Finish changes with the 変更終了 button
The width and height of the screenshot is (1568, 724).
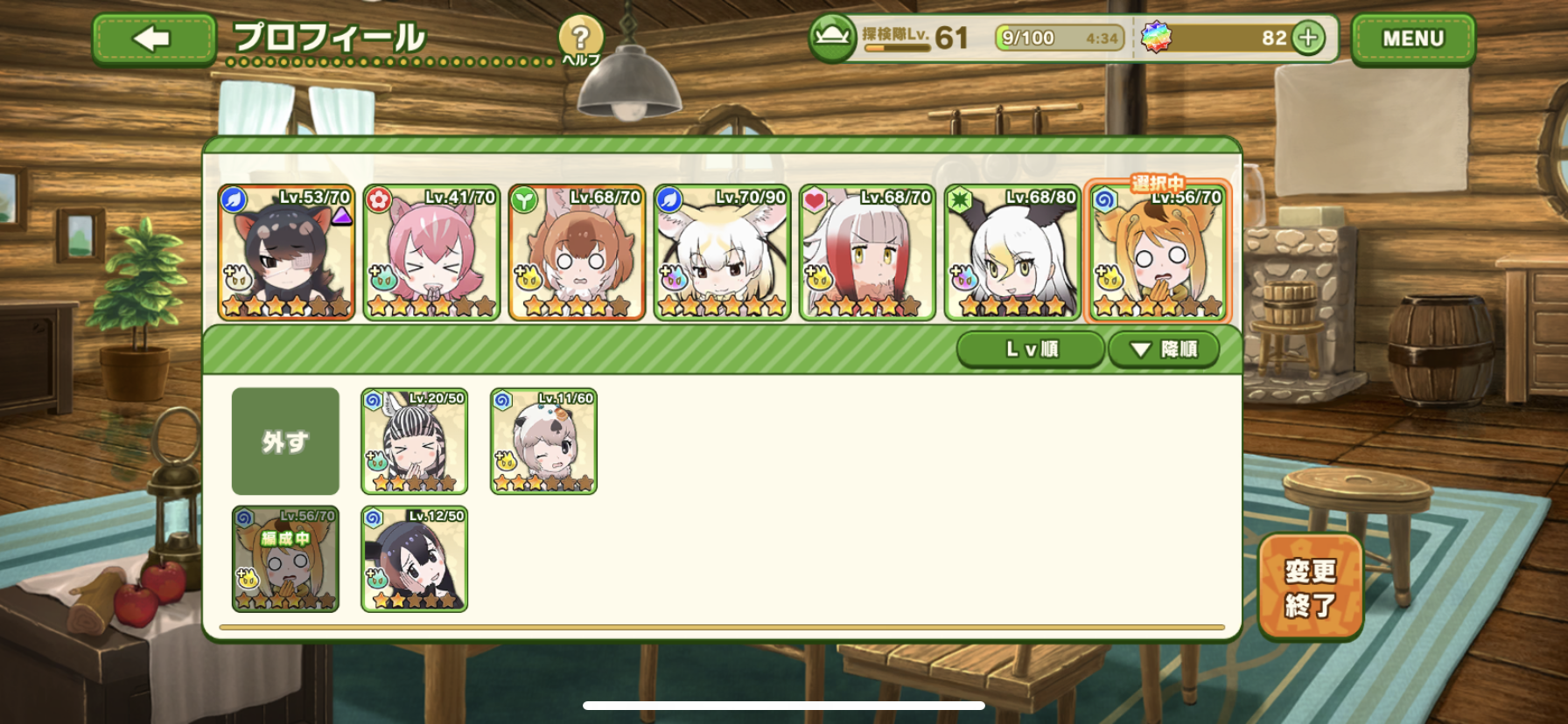[x=1310, y=588]
